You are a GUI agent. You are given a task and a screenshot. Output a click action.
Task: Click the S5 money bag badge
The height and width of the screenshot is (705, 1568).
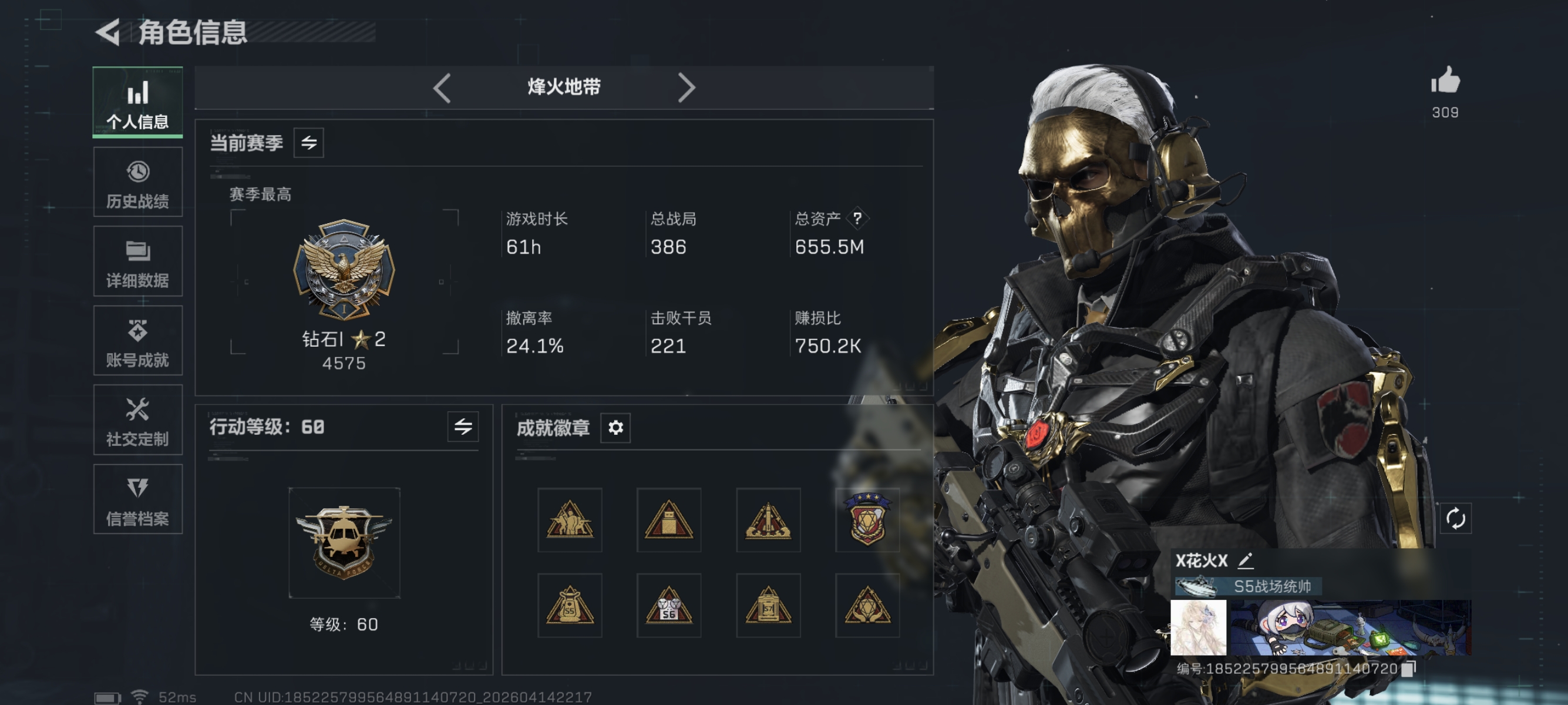point(570,606)
